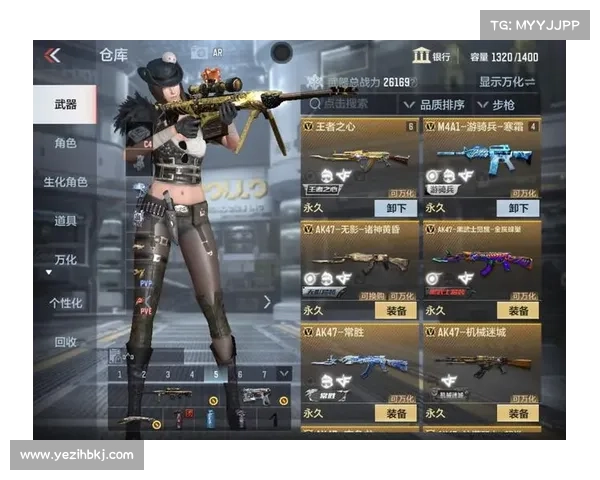Viewport: 600px width, 480px height.
Task: Equip the AK47-机械迷城 rifle
Action: pyautogui.click(x=518, y=413)
